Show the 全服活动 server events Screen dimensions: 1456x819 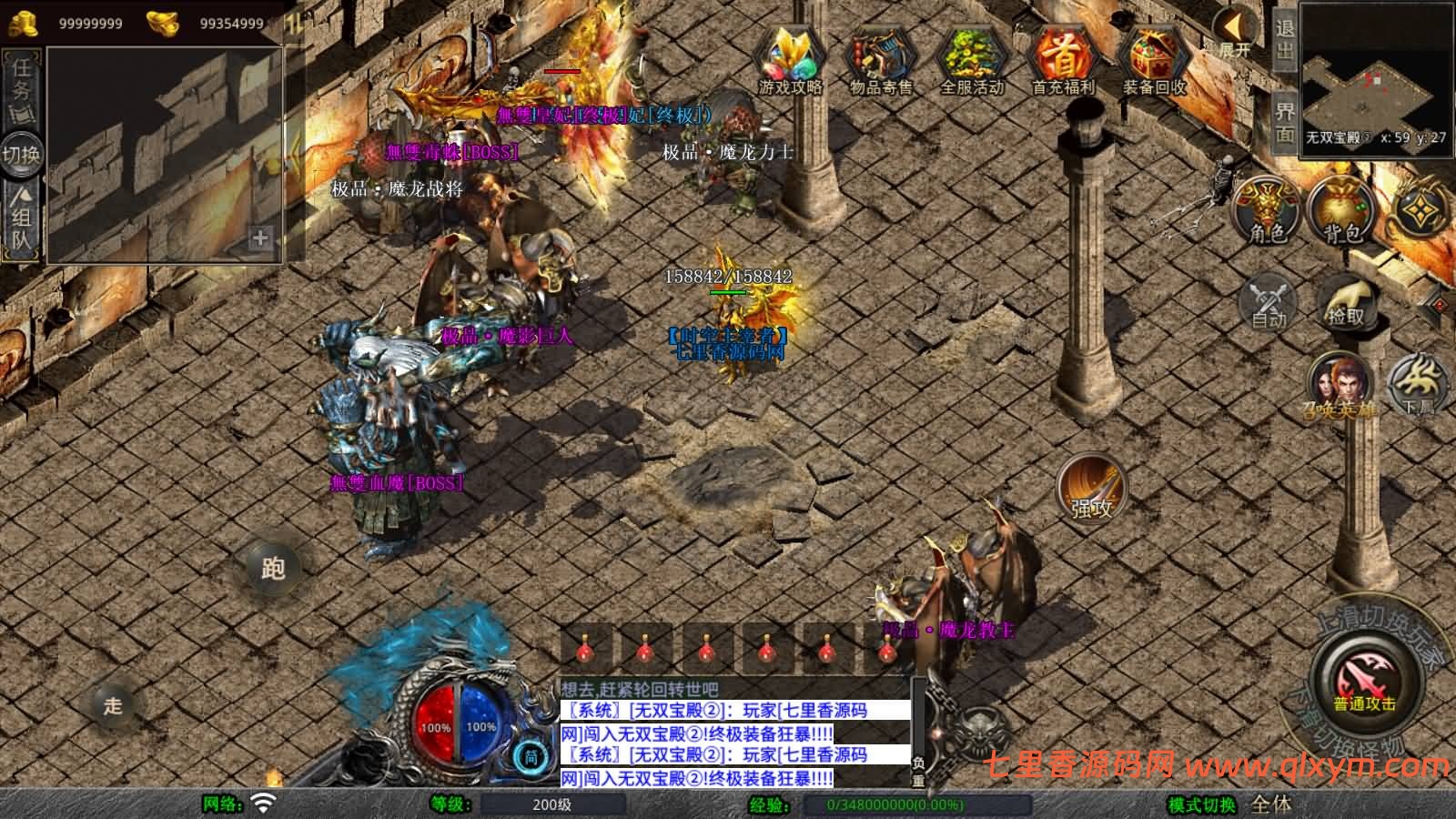tap(971, 60)
